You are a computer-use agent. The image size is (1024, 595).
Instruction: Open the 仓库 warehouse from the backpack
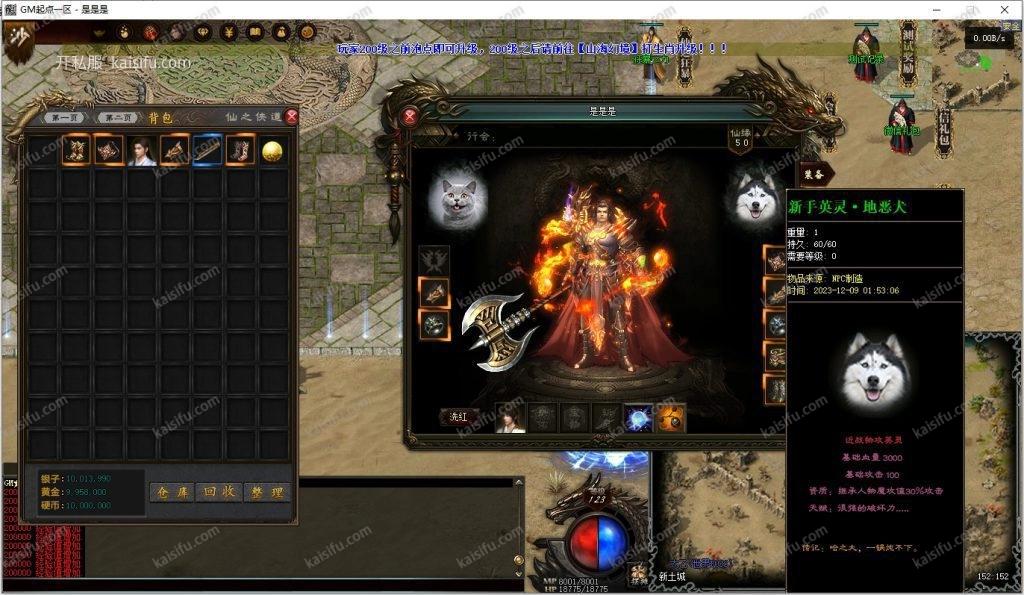click(x=172, y=492)
